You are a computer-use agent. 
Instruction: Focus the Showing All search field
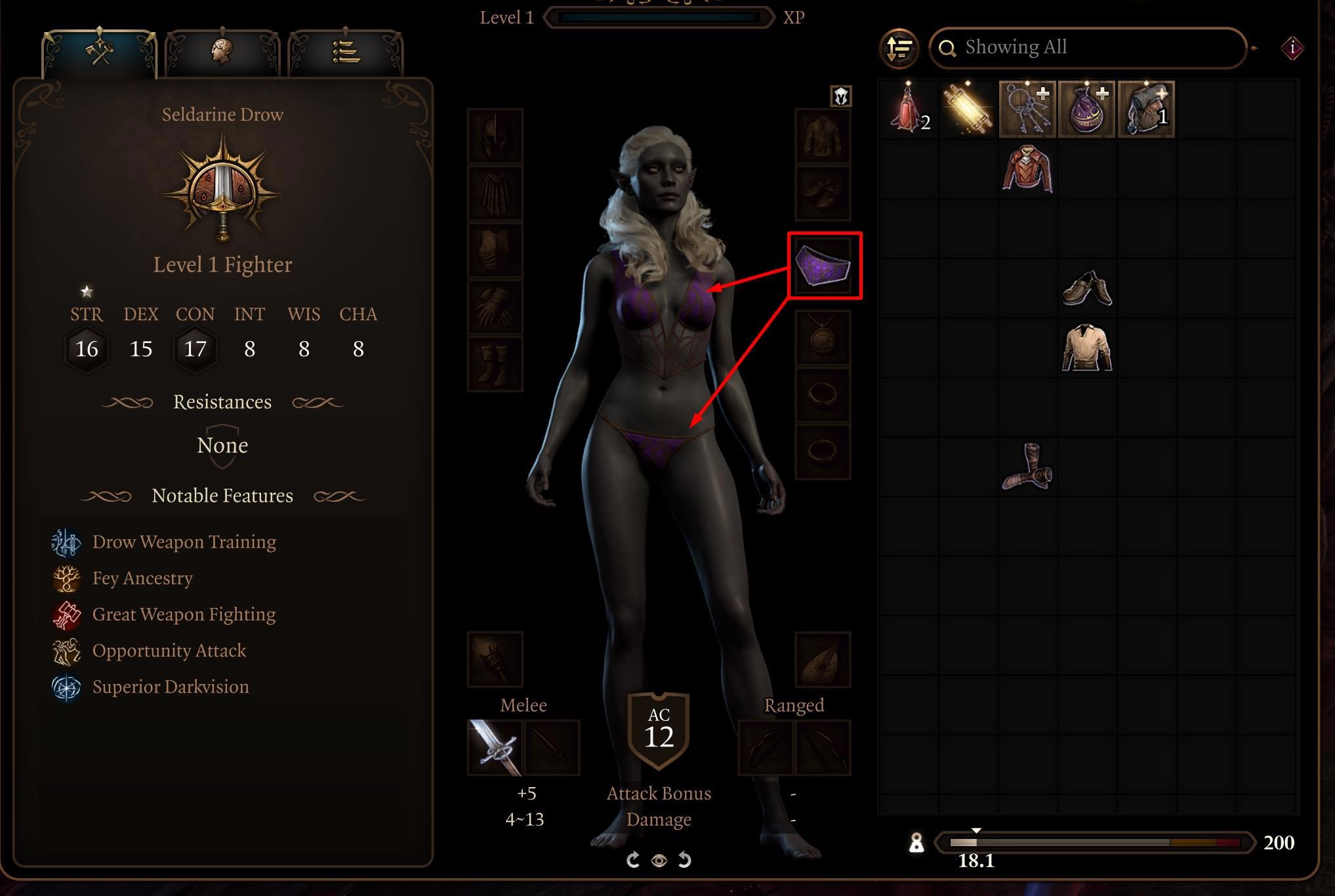coord(1088,48)
